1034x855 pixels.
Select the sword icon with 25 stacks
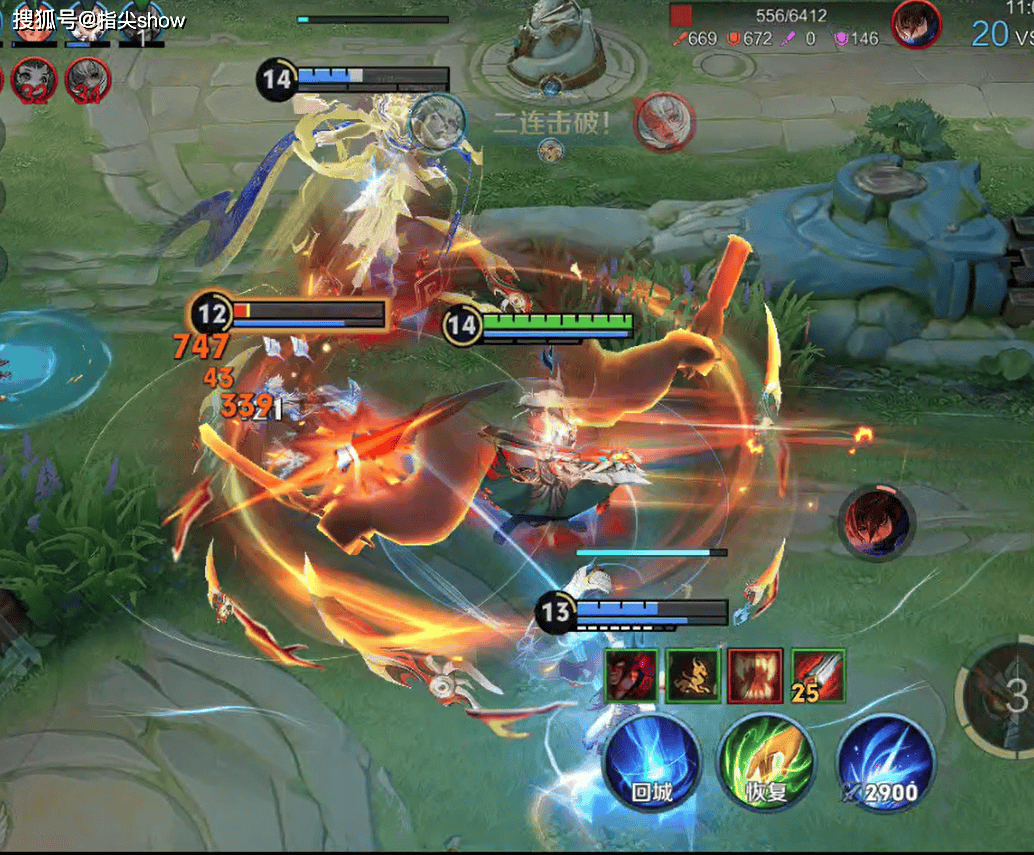pyautogui.click(x=817, y=675)
